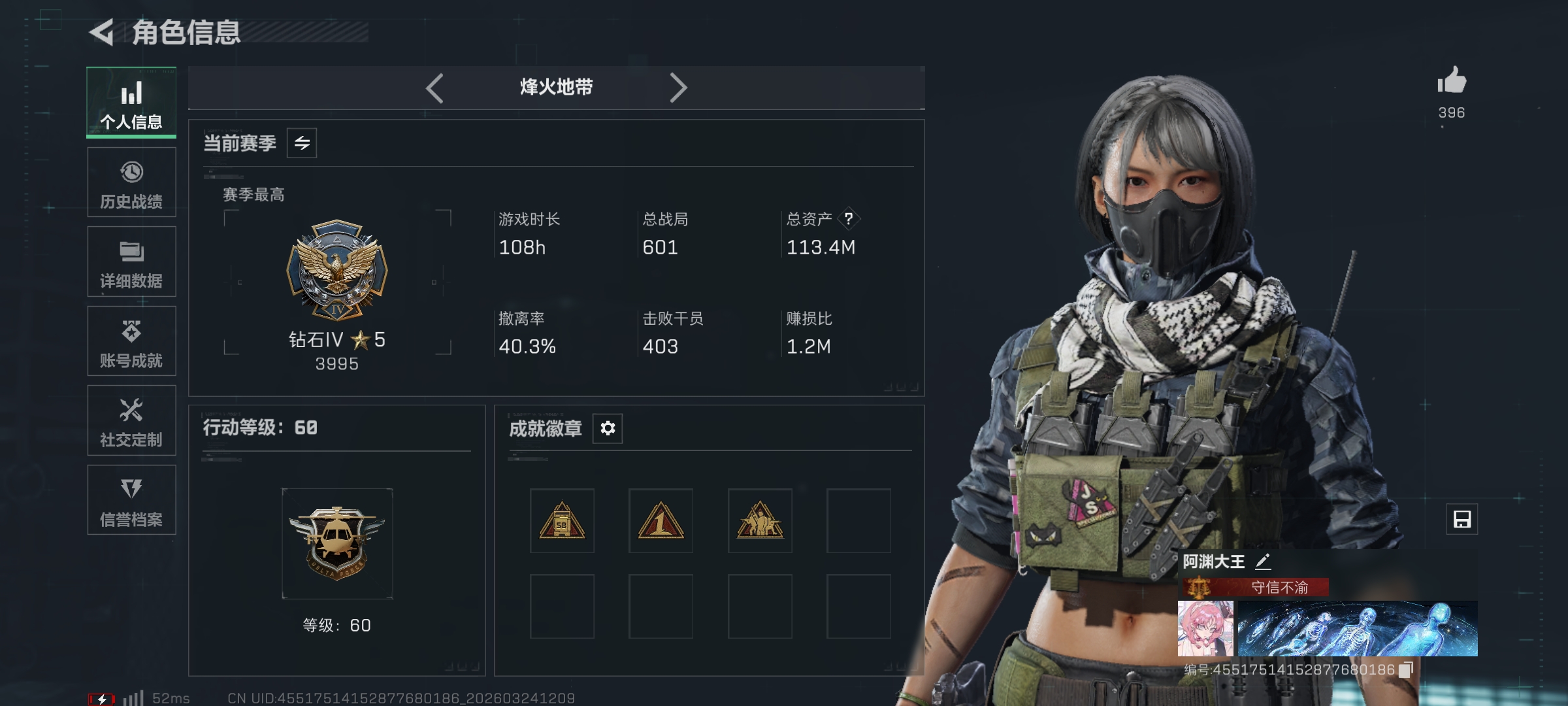Open the 烽火地带 mode selector
This screenshot has width=1568, height=706.
(x=557, y=87)
